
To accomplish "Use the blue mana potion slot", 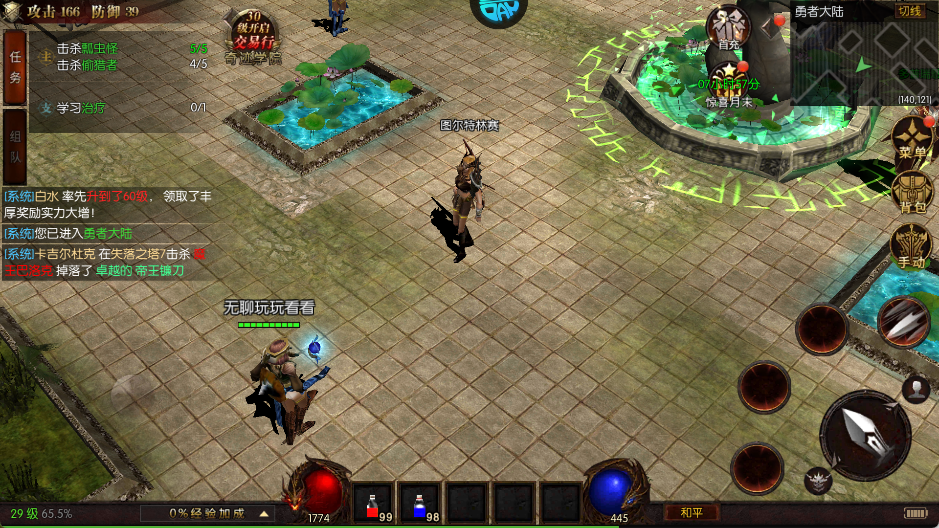I will (x=419, y=502).
